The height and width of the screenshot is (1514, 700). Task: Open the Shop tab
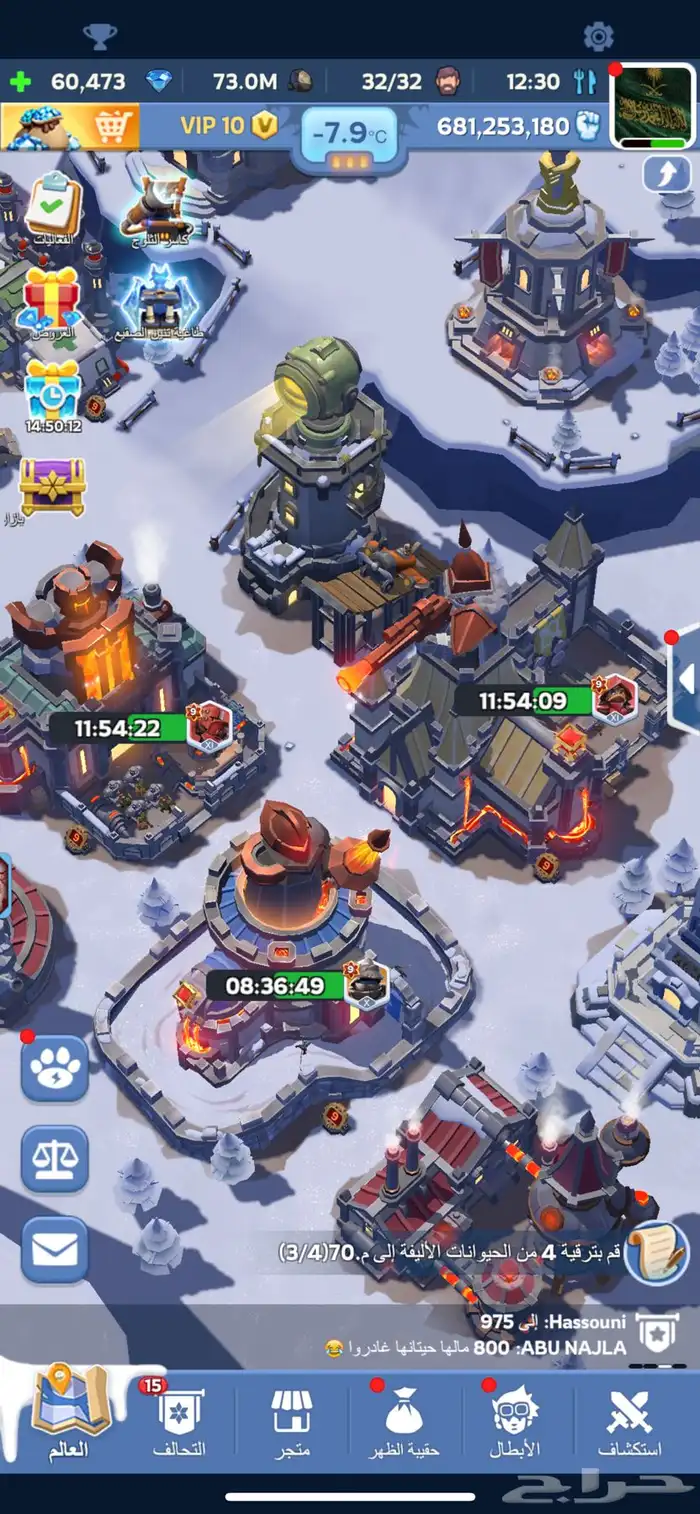coord(292,1422)
